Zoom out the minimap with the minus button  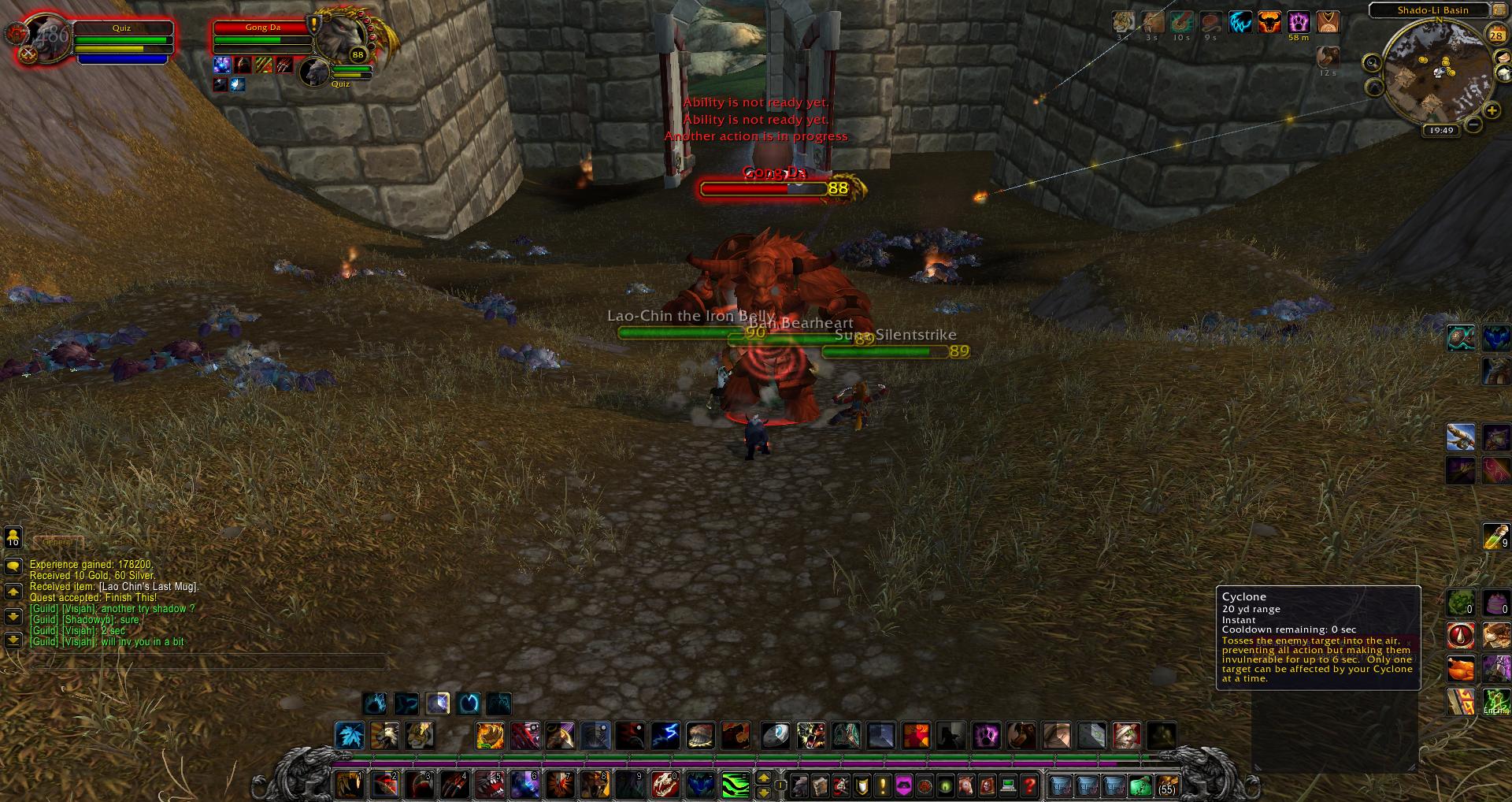(x=1473, y=124)
